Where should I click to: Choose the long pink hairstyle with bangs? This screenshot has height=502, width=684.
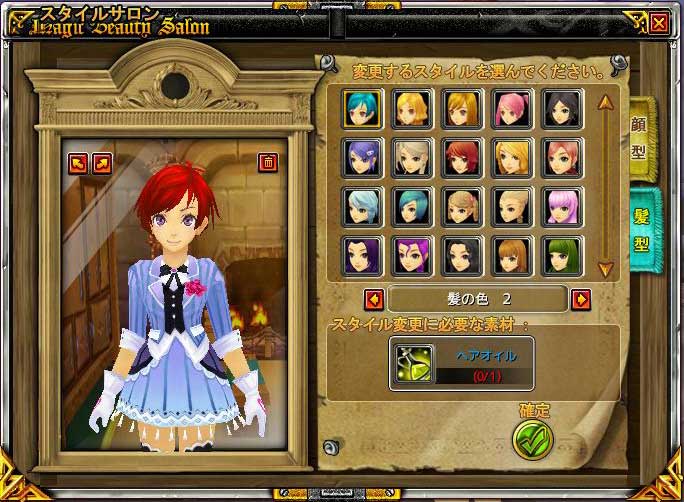click(x=561, y=205)
